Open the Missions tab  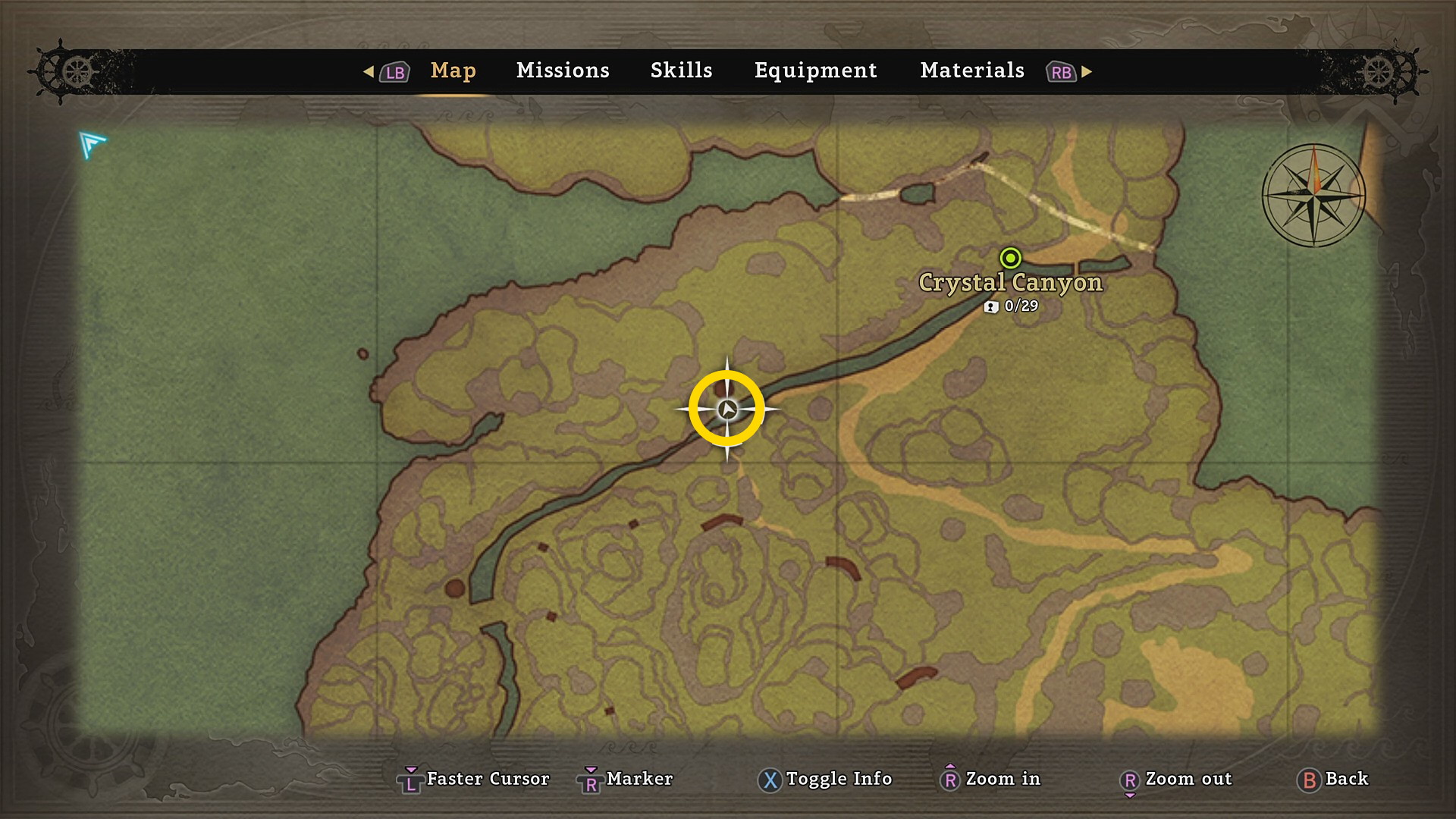[563, 71]
